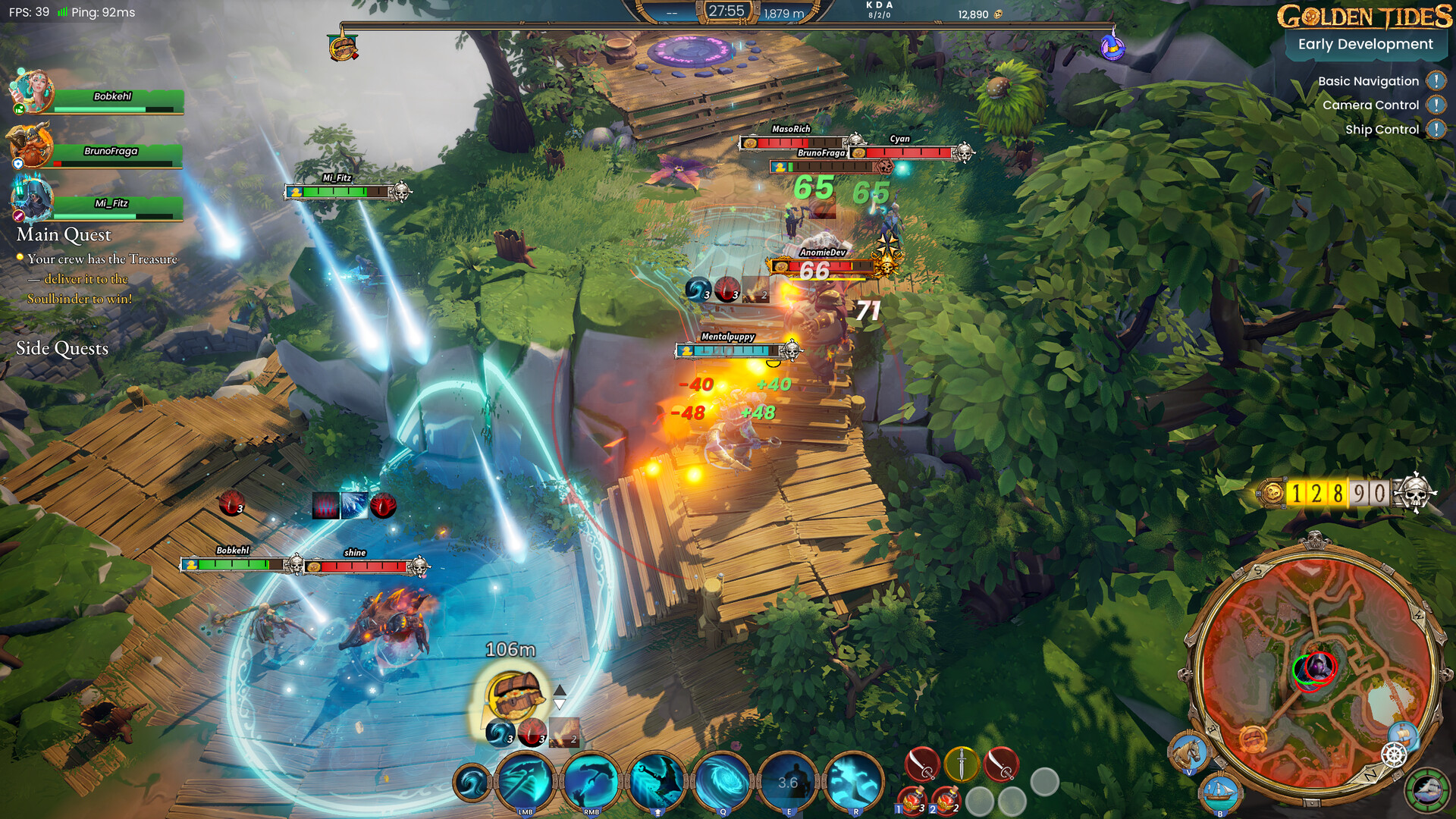Expand the Main Quest section
This screenshot has height=819, width=1456.
pos(64,235)
